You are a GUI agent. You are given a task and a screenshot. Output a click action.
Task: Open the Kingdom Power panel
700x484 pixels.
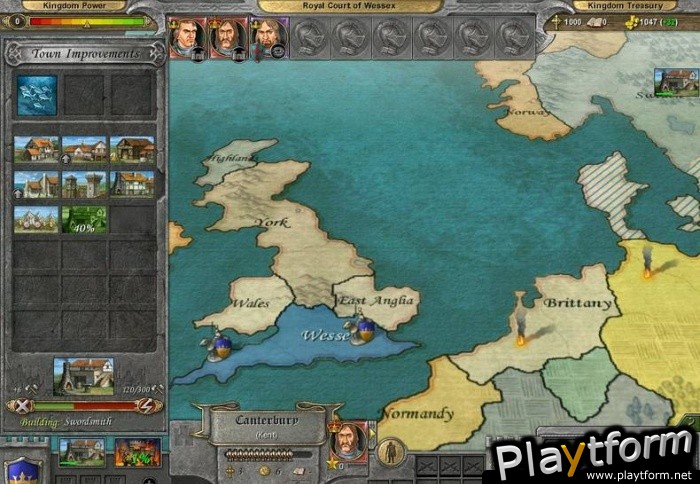pos(82,6)
